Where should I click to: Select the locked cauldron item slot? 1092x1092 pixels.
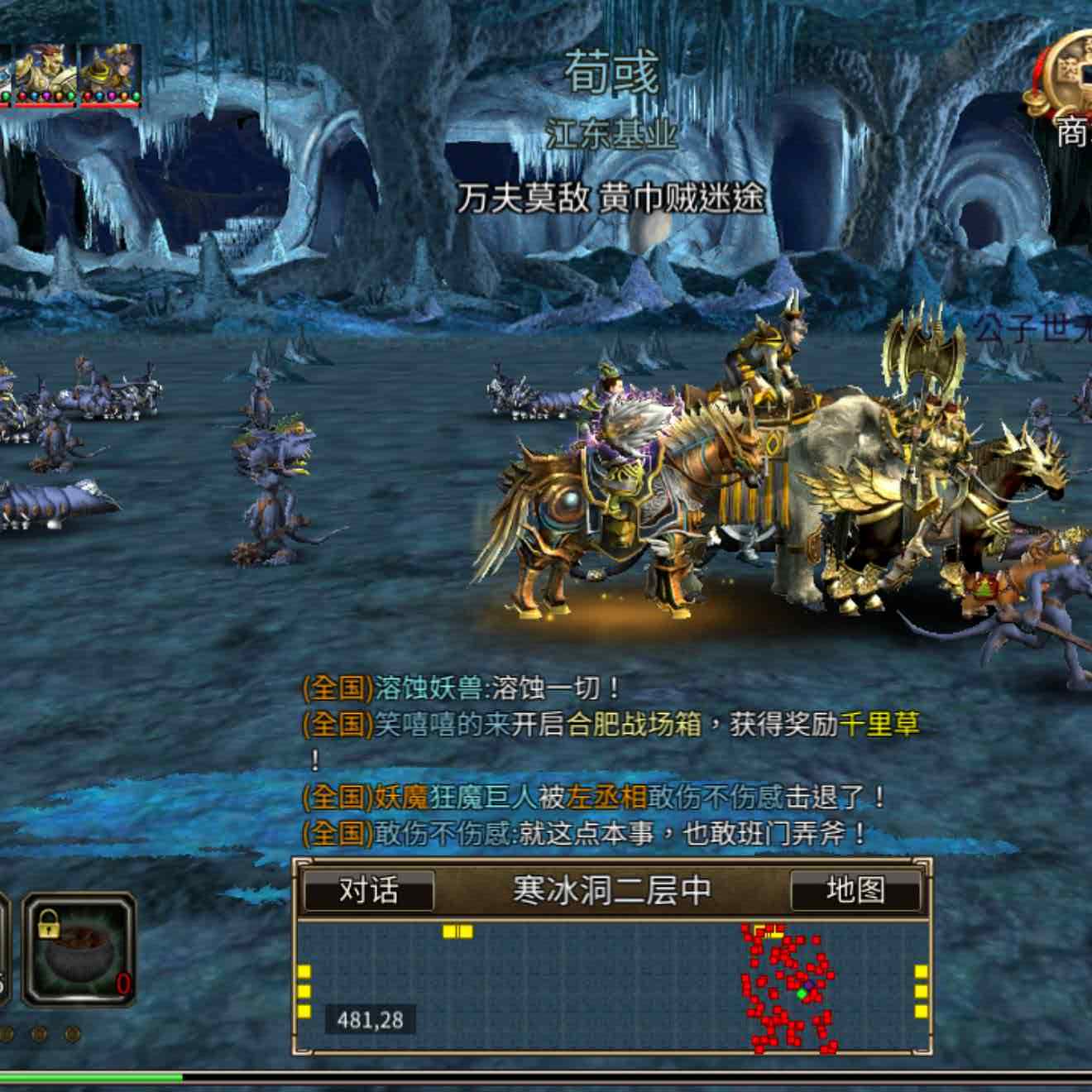(x=79, y=949)
